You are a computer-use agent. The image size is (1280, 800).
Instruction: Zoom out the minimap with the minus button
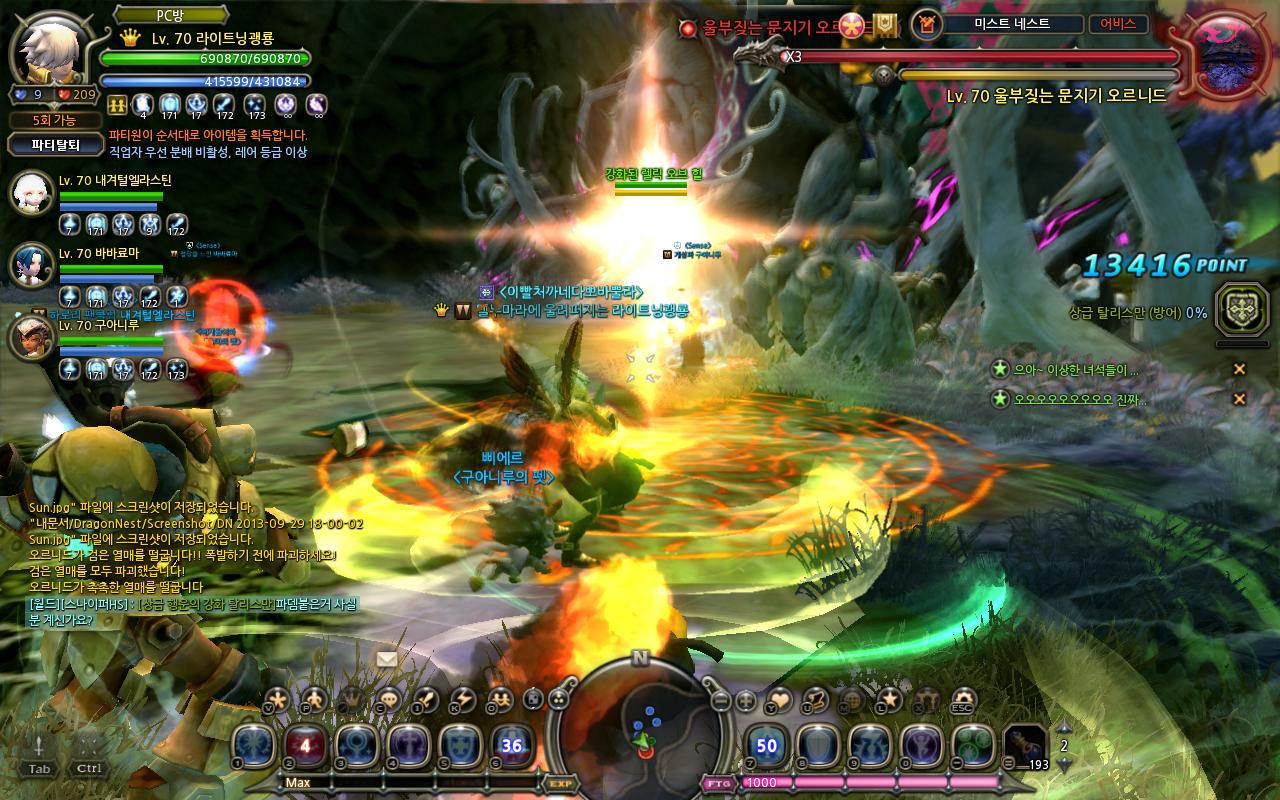[722, 701]
